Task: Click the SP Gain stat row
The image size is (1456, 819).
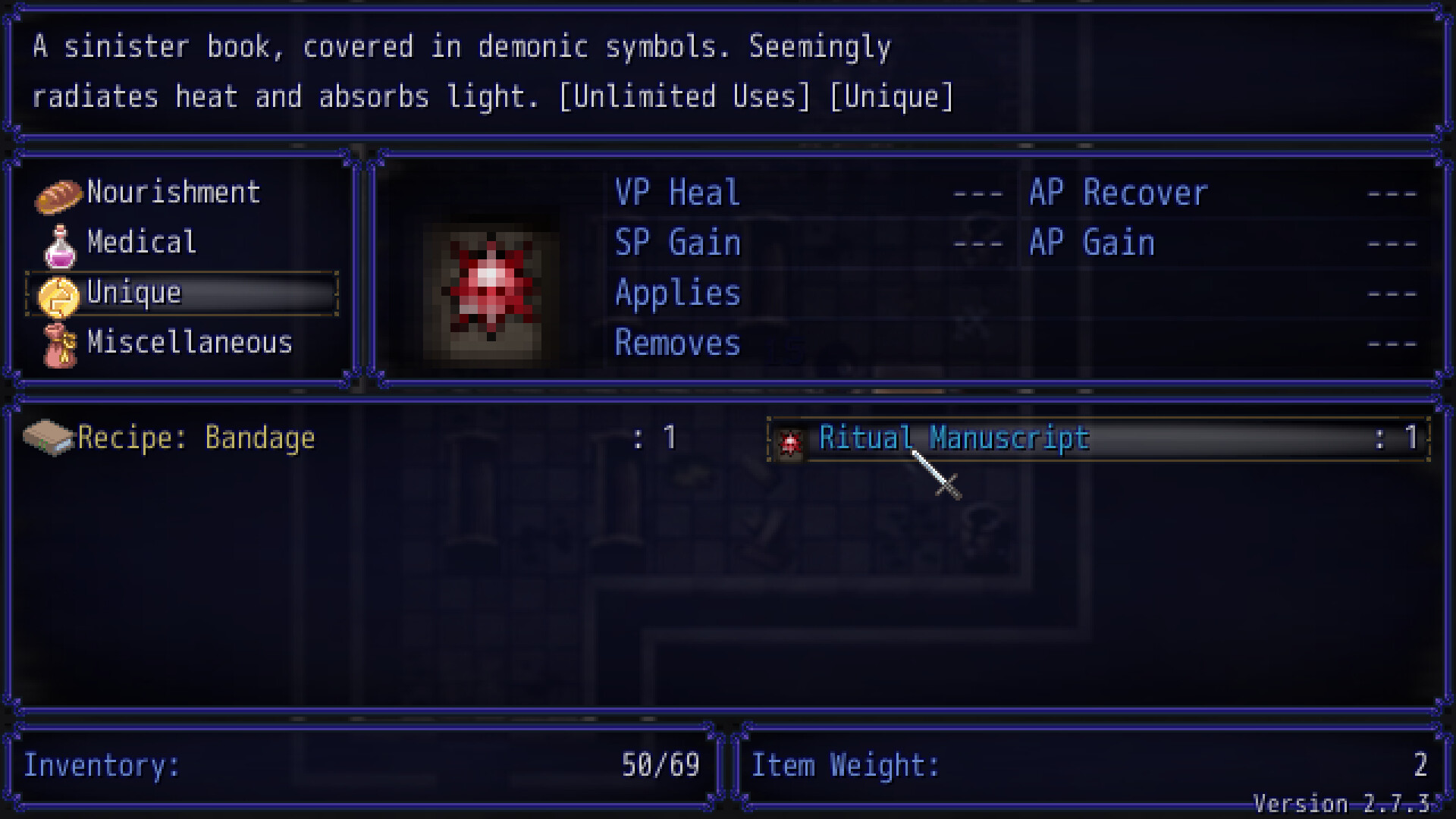Action: point(676,243)
